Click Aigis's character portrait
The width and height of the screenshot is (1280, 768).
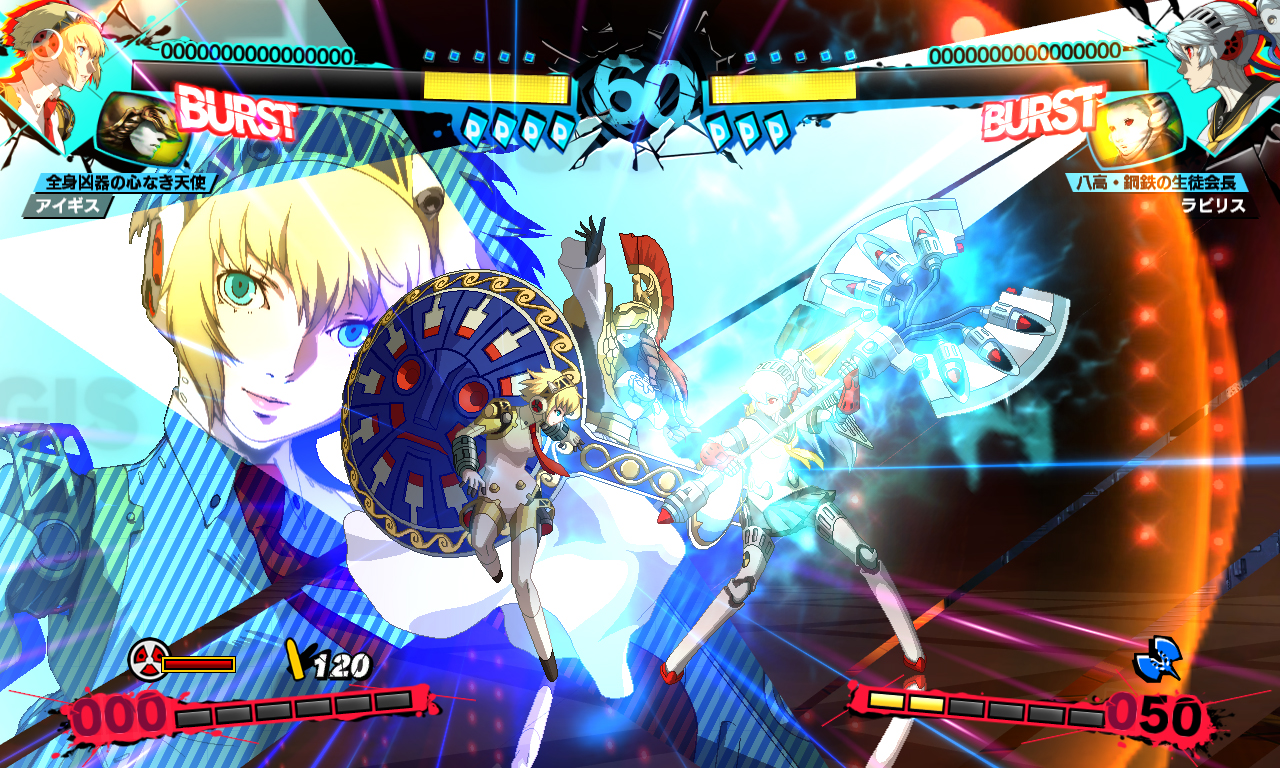pos(52,70)
